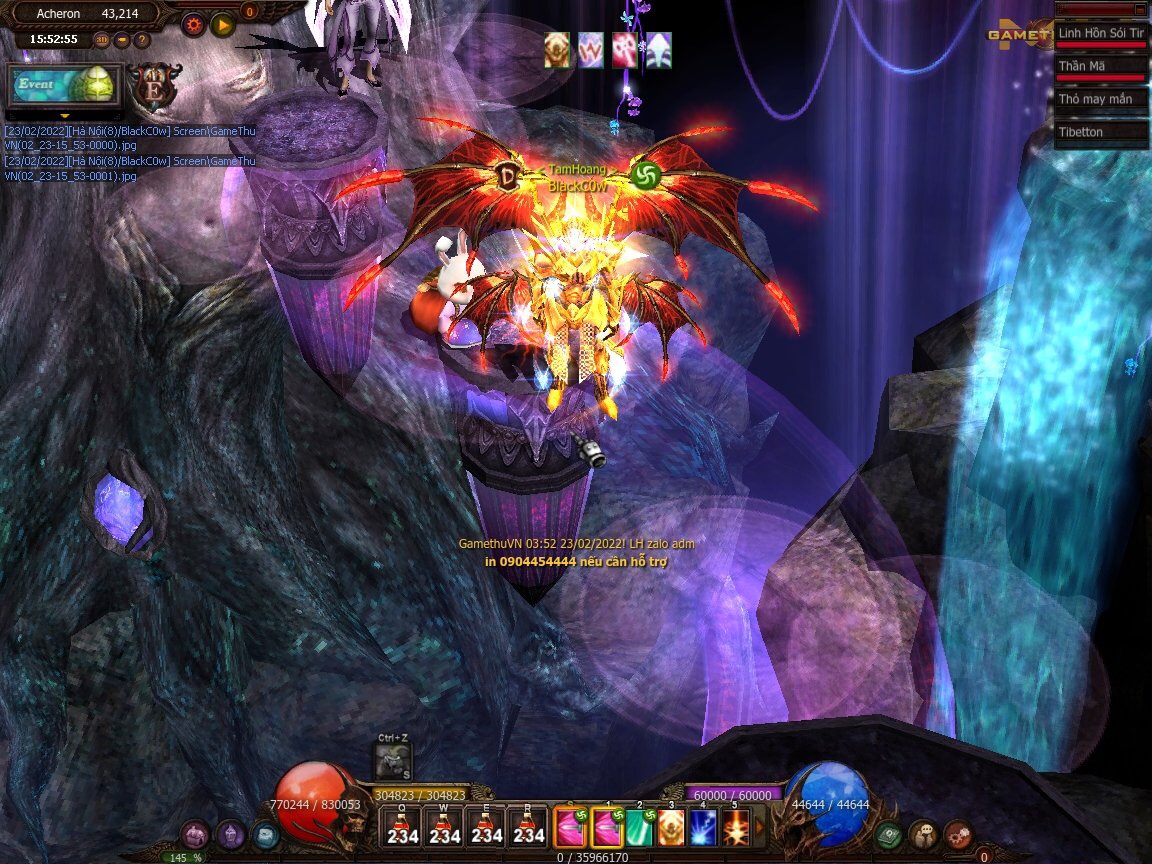Use the R potion slot
The image size is (1152, 864).
529,828
